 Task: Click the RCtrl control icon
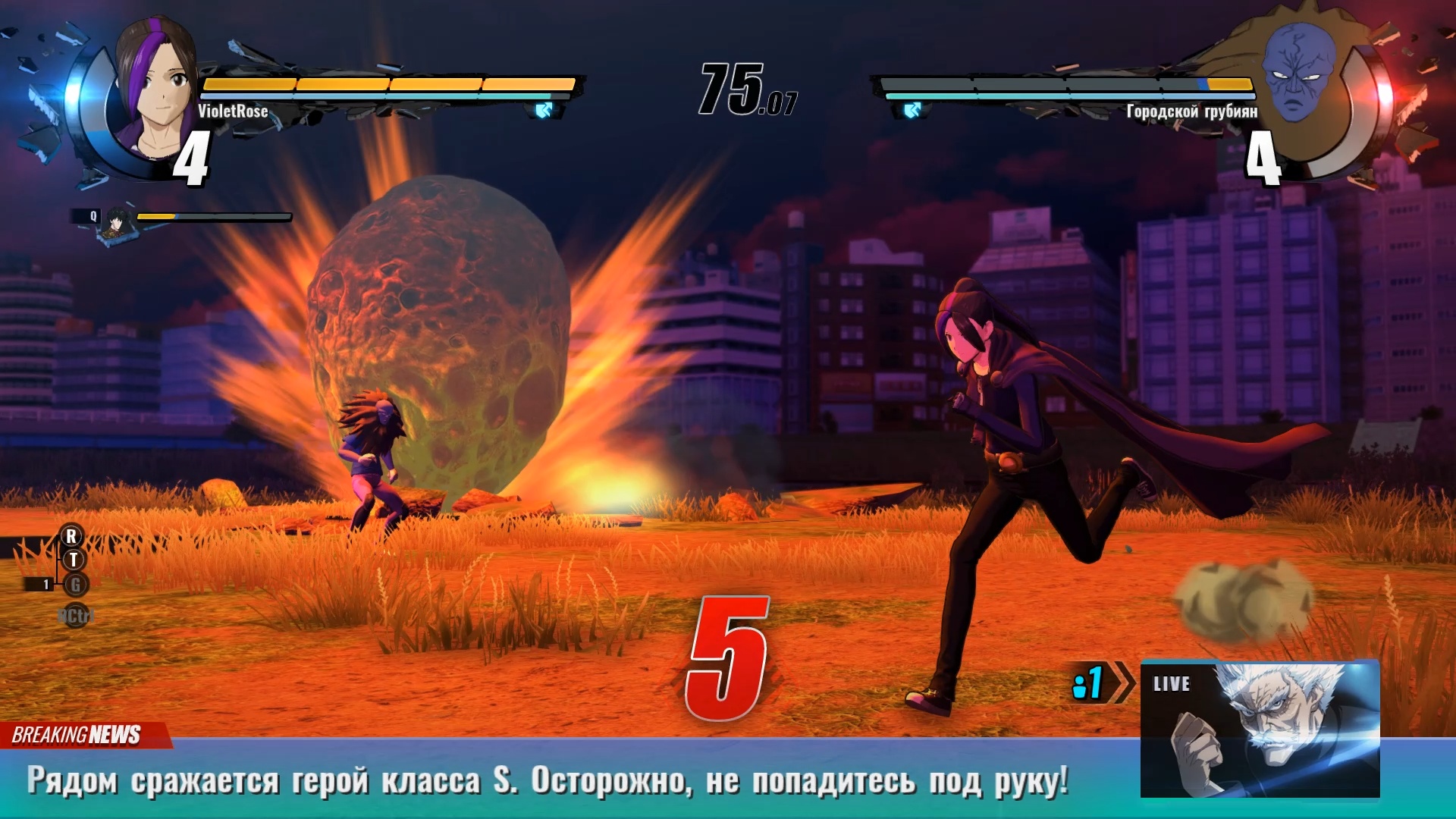[x=76, y=616]
